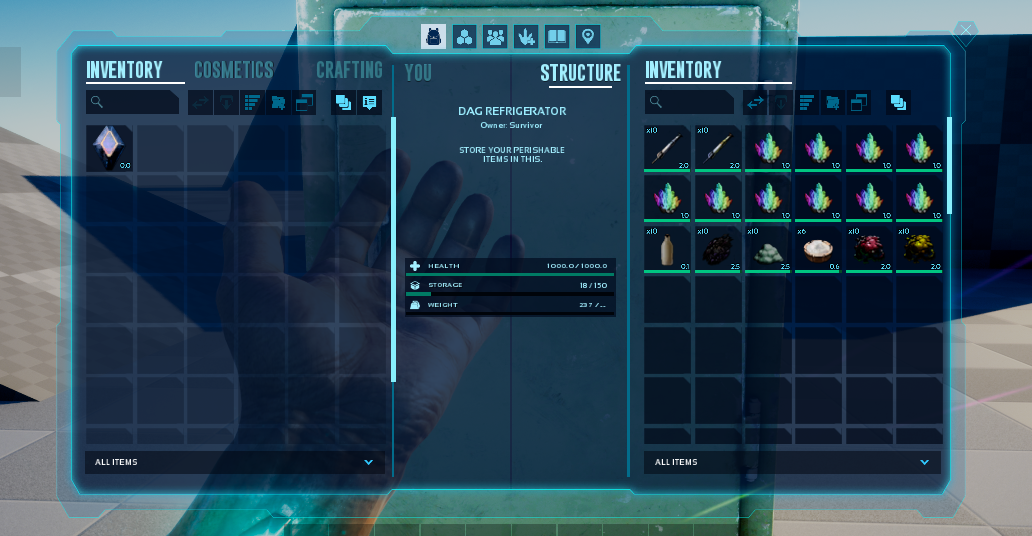Screen dimensions: 1032x536
Task: Close the inventory window
Action: tap(965, 32)
